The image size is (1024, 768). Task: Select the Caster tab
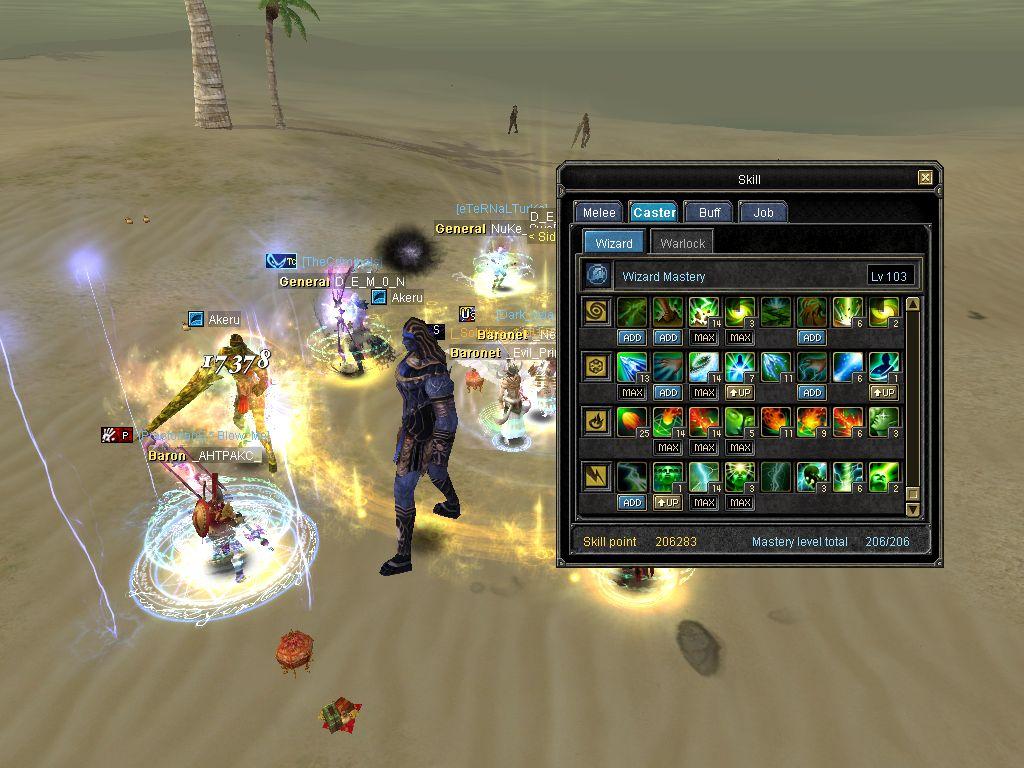tap(654, 212)
